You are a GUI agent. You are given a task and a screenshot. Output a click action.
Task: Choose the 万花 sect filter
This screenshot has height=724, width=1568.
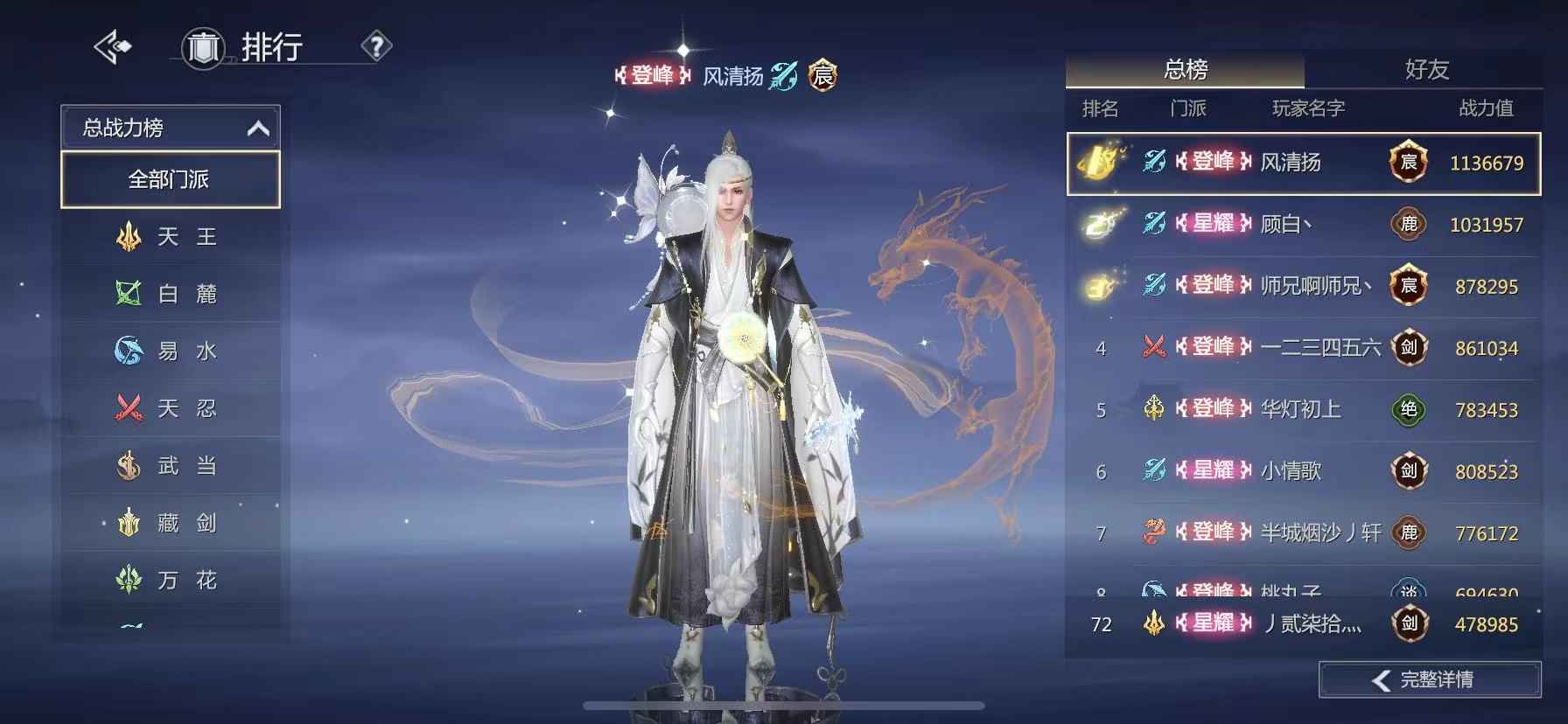(170, 580)
